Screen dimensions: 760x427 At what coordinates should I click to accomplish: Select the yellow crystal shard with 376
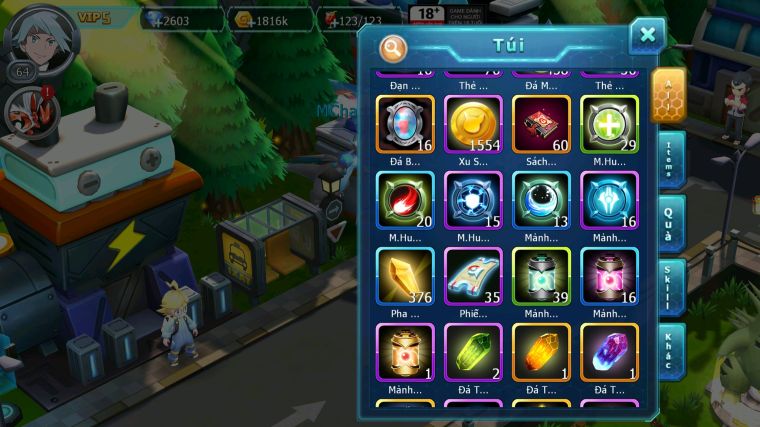(x=405, y=276)
